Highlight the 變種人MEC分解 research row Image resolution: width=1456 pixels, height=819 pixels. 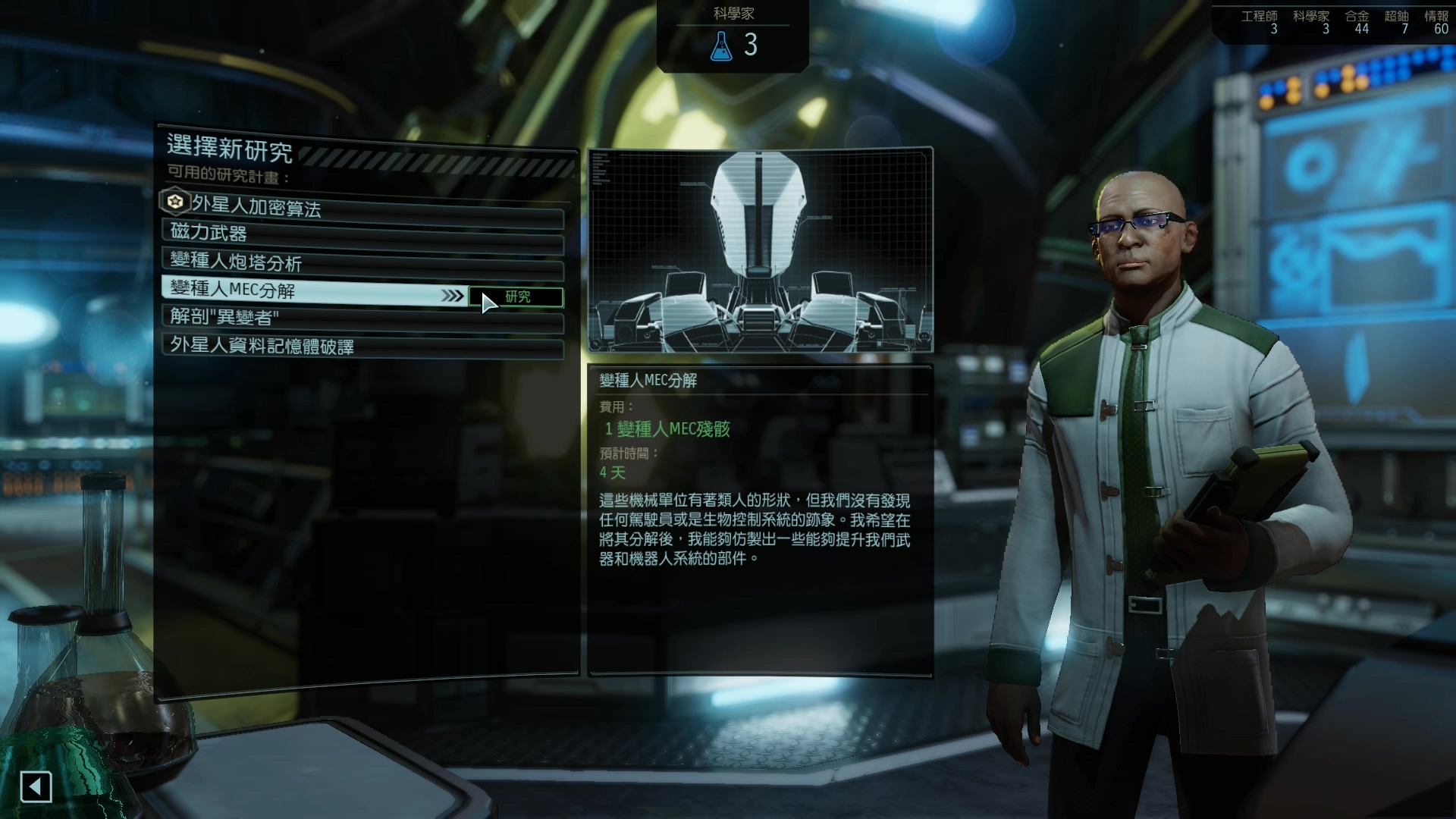(x=311, y=290)
